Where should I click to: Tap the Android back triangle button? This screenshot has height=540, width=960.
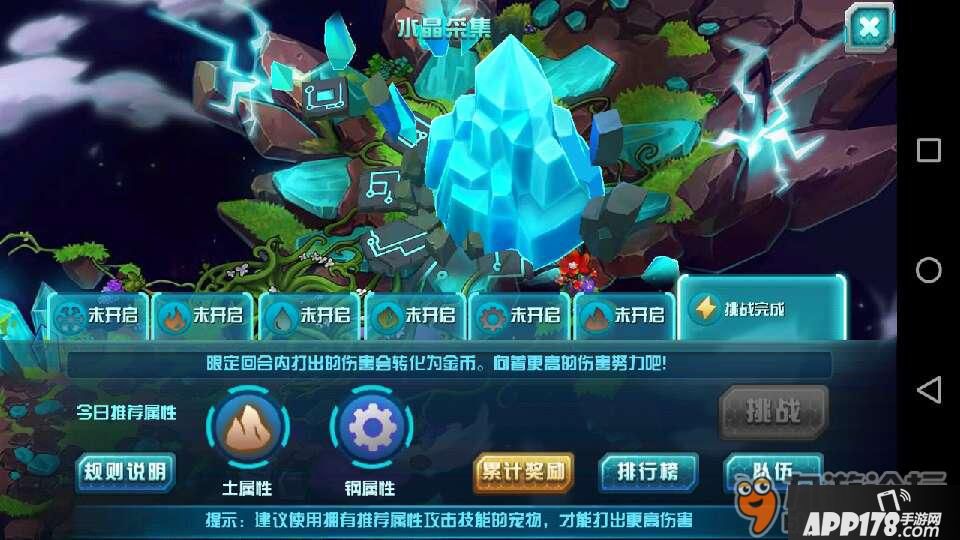pos(928,389)
